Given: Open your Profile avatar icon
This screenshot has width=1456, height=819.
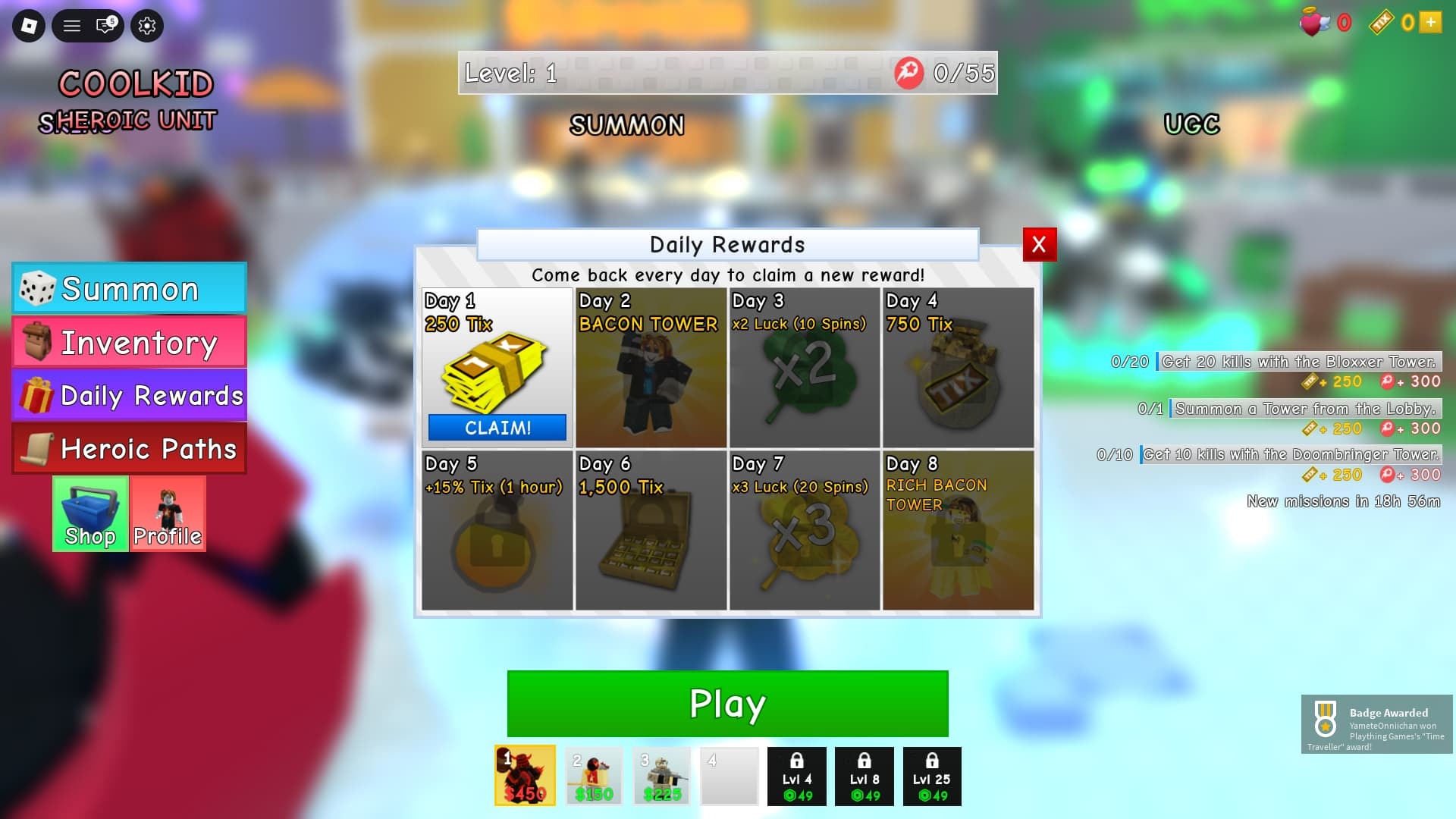Looking at the screenshot, I should click(168, 513).
